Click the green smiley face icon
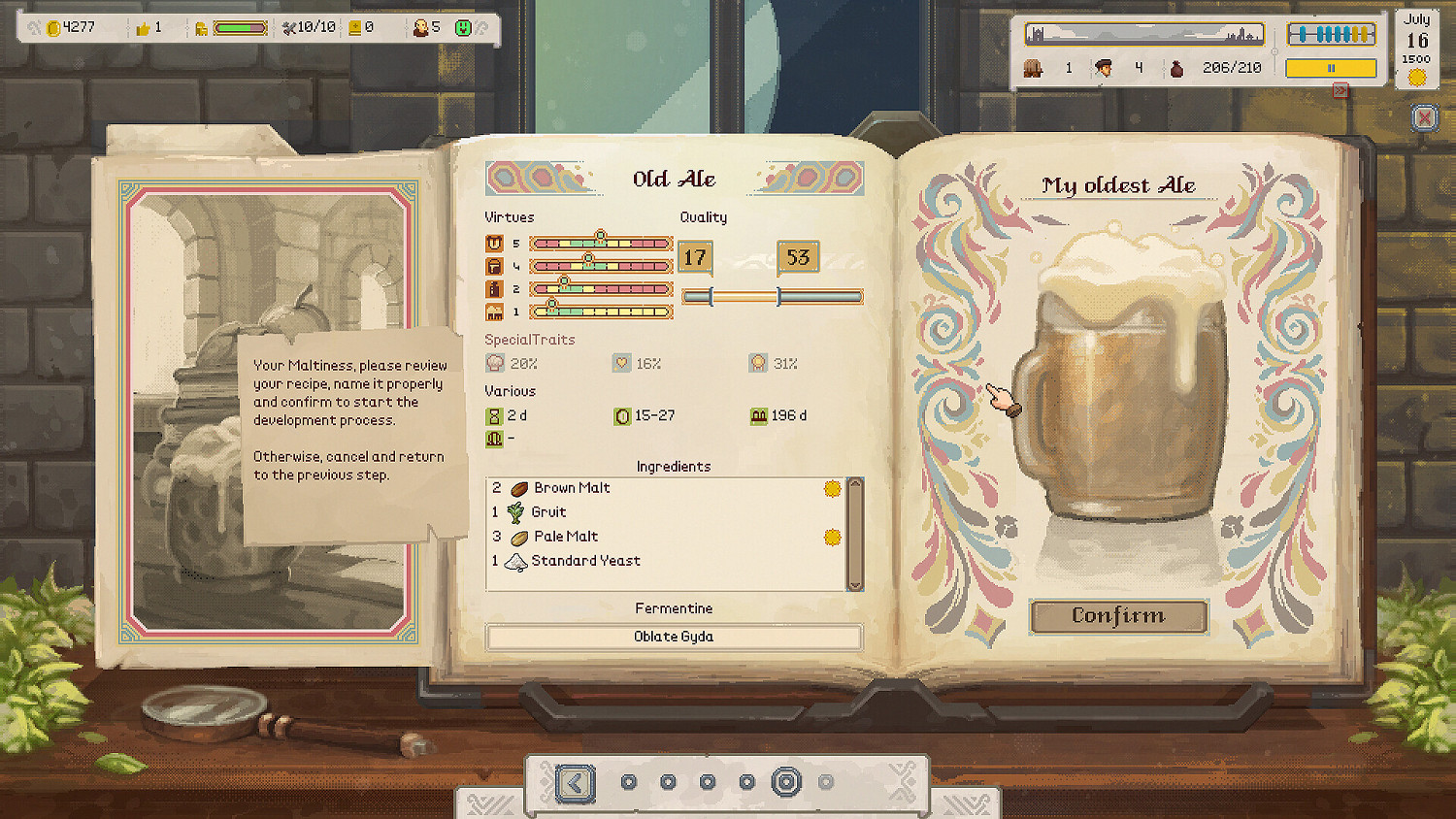 463,27
